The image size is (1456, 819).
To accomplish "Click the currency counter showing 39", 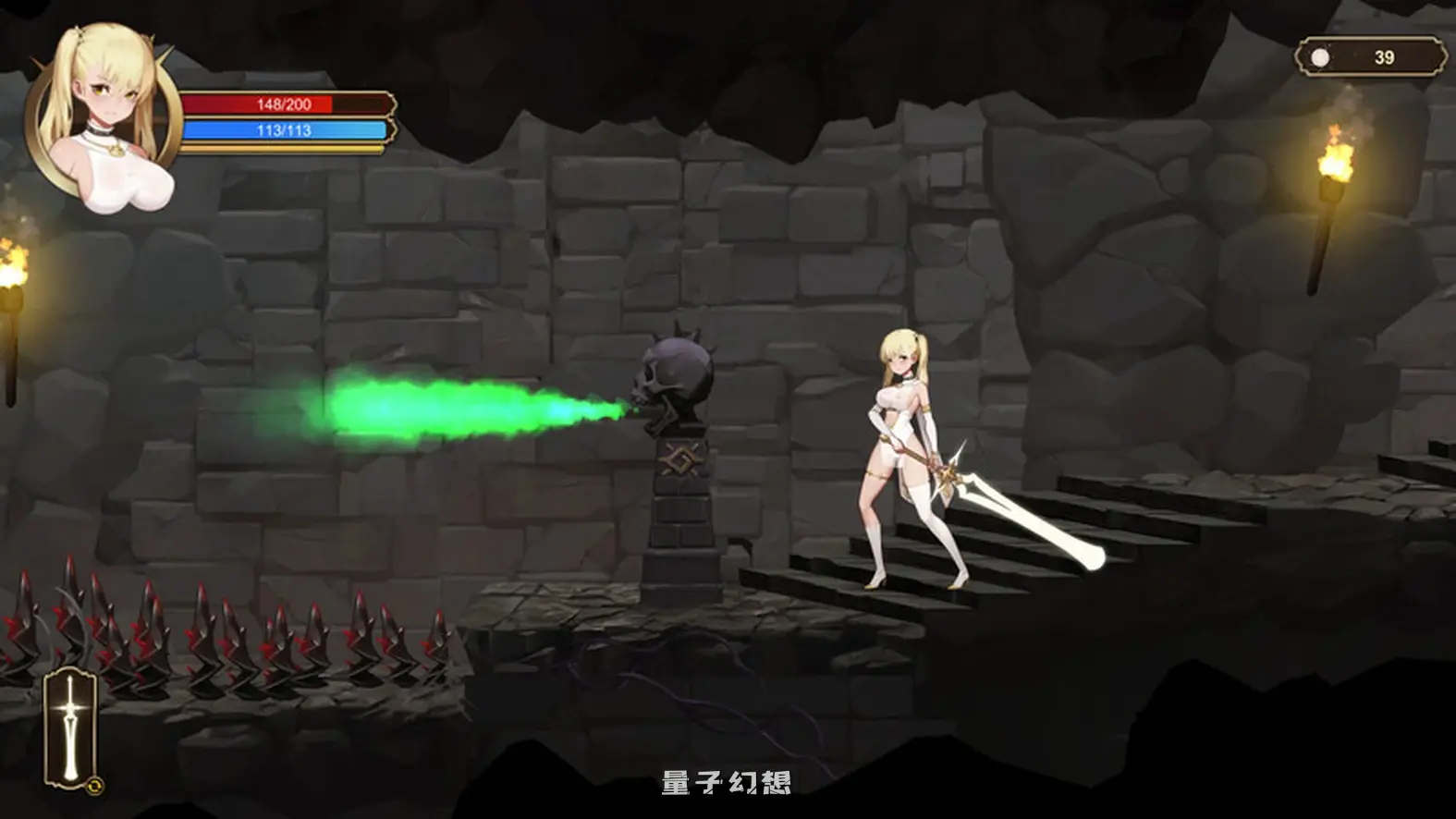I will (x=1383, y=55).
